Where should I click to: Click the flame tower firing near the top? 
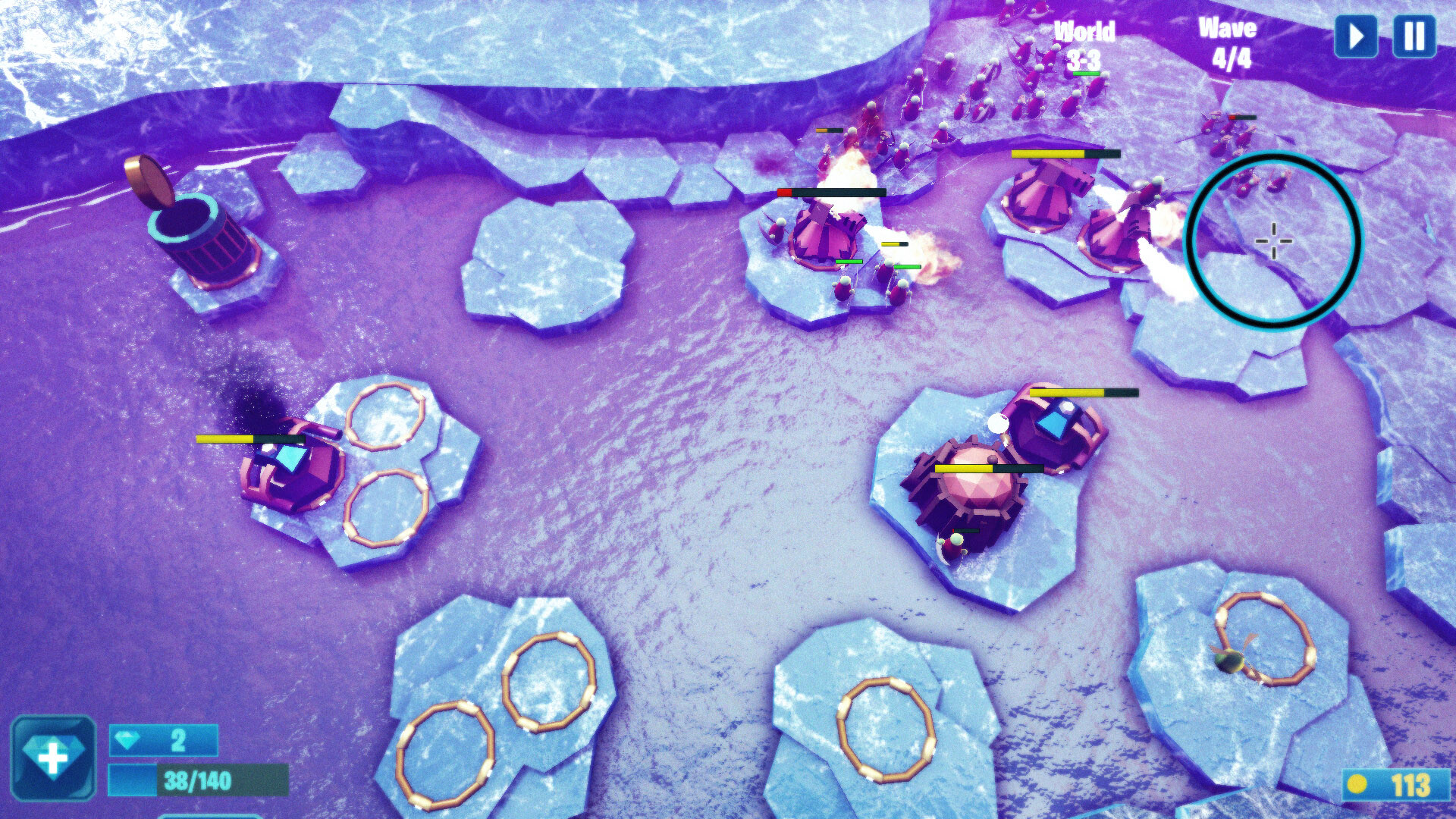pos(827,235)
